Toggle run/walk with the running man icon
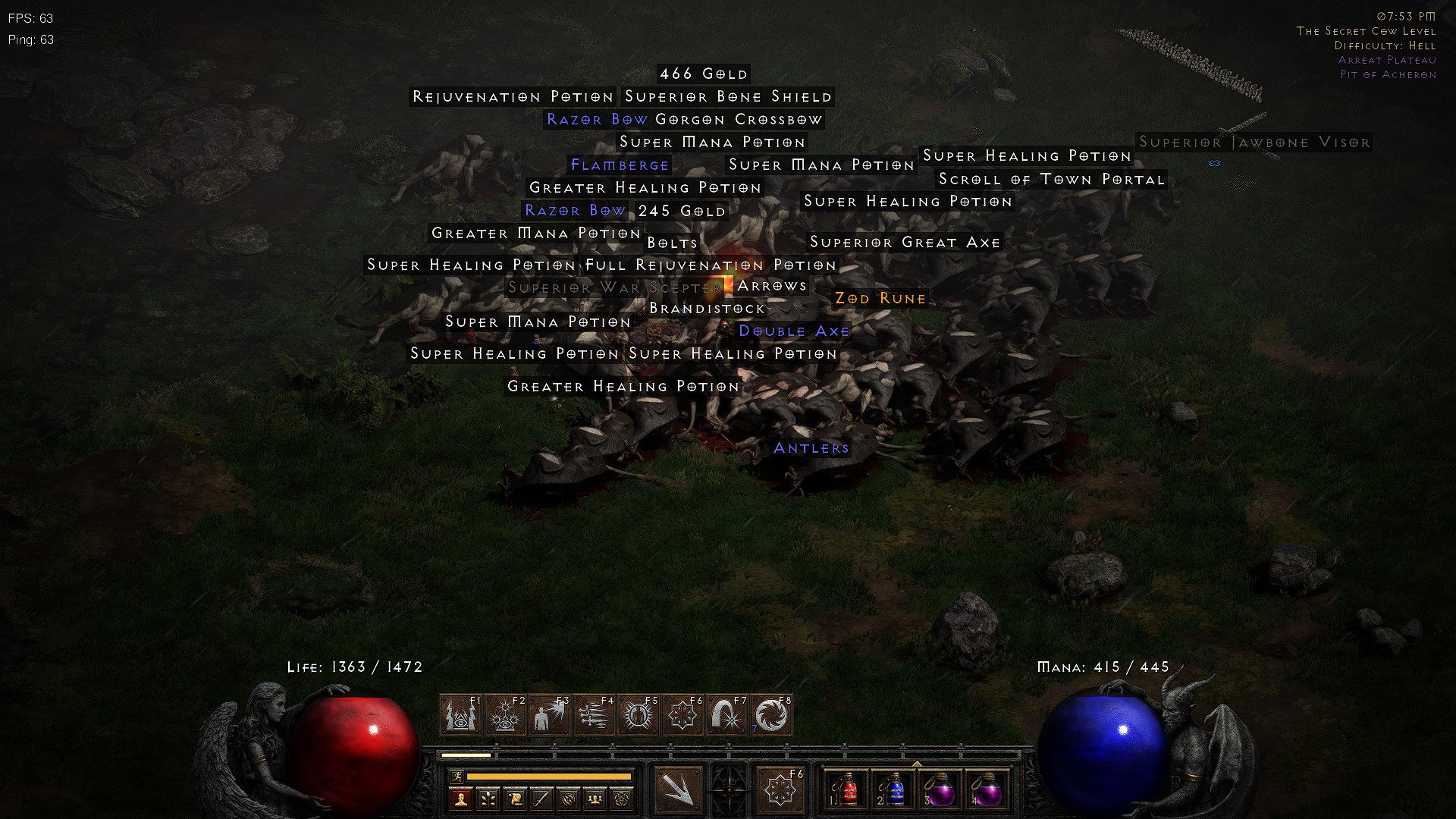1456x819 pixels. click(x=458, y=775)
